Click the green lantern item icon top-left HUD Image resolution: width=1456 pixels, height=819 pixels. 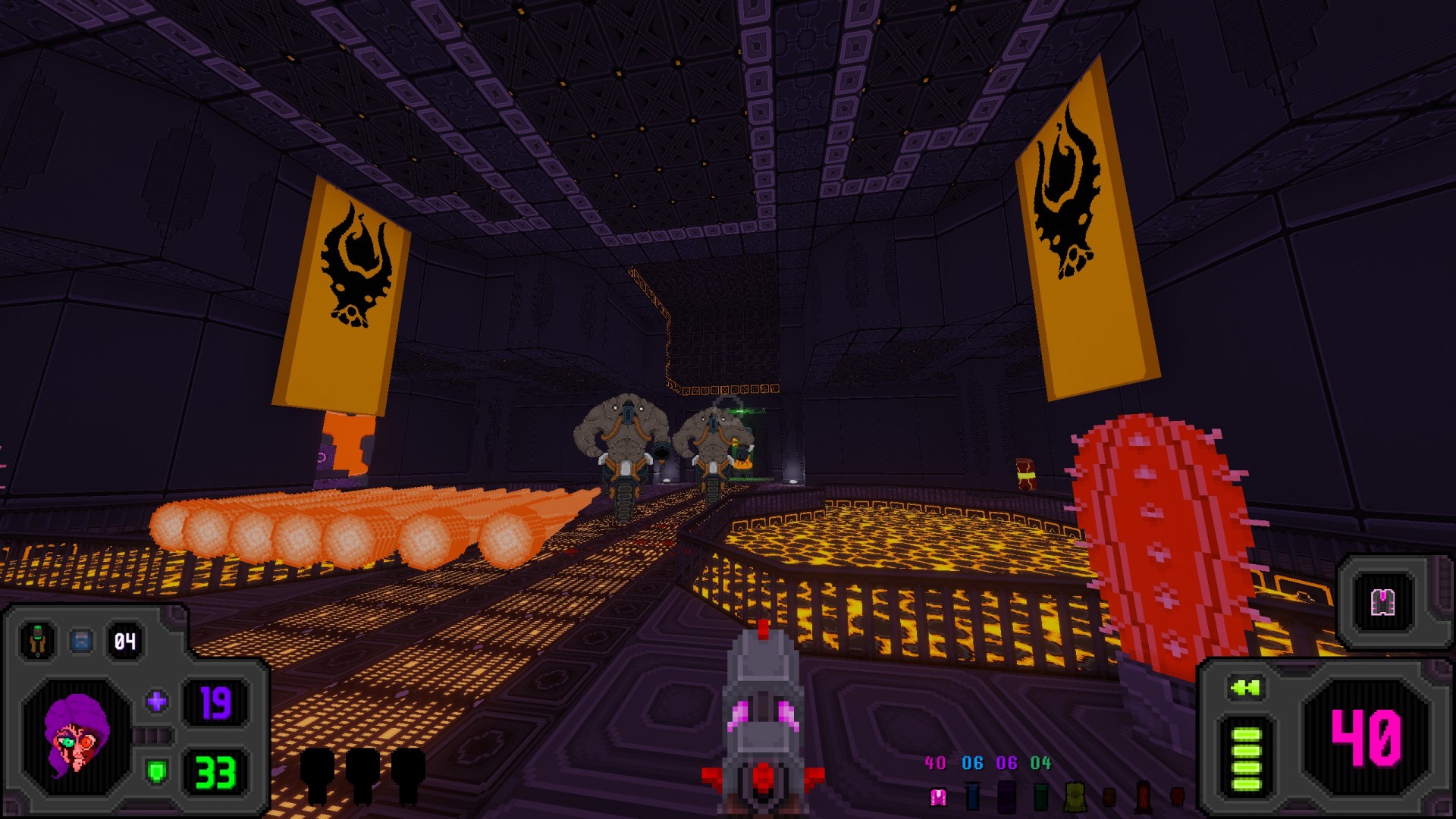(37, 639)
